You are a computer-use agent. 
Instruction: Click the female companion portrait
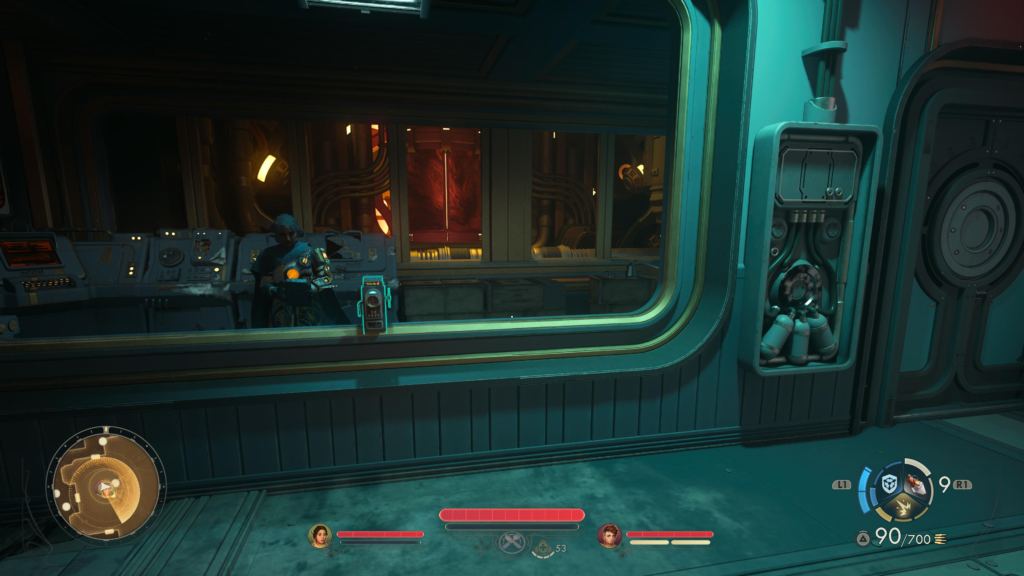[x=320, y=535]
